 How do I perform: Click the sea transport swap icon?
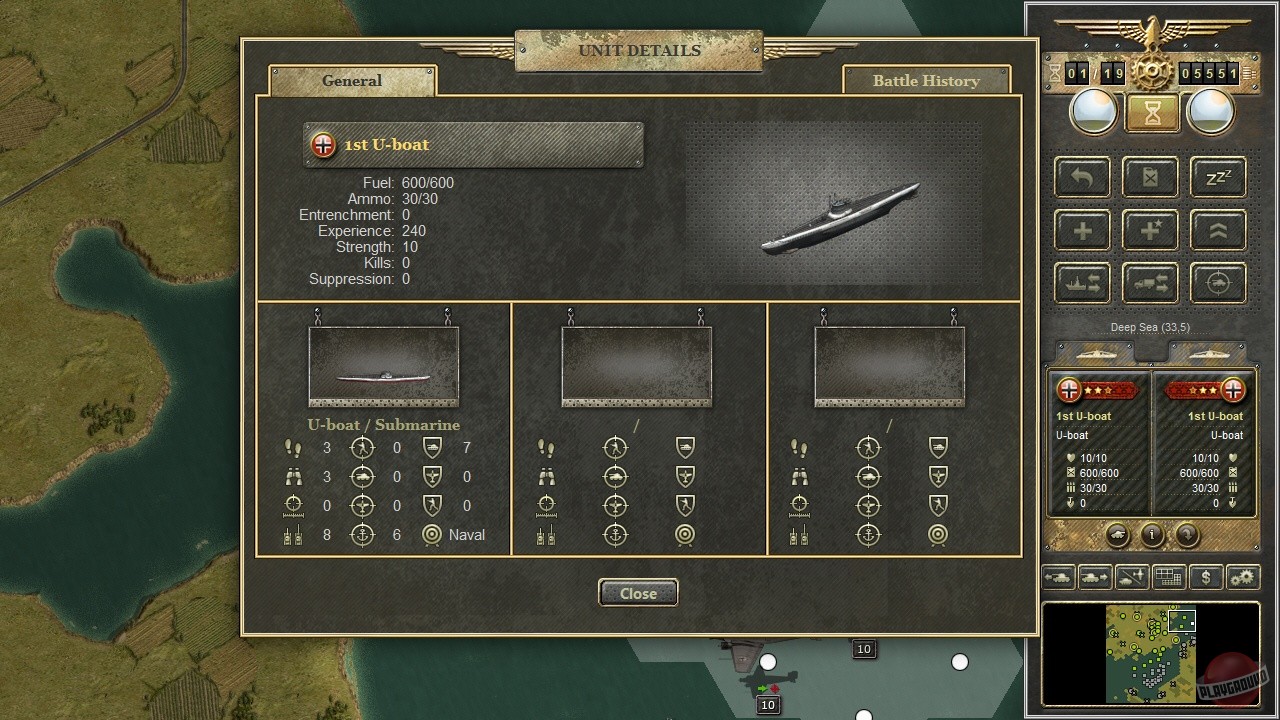coord(1081,283)
